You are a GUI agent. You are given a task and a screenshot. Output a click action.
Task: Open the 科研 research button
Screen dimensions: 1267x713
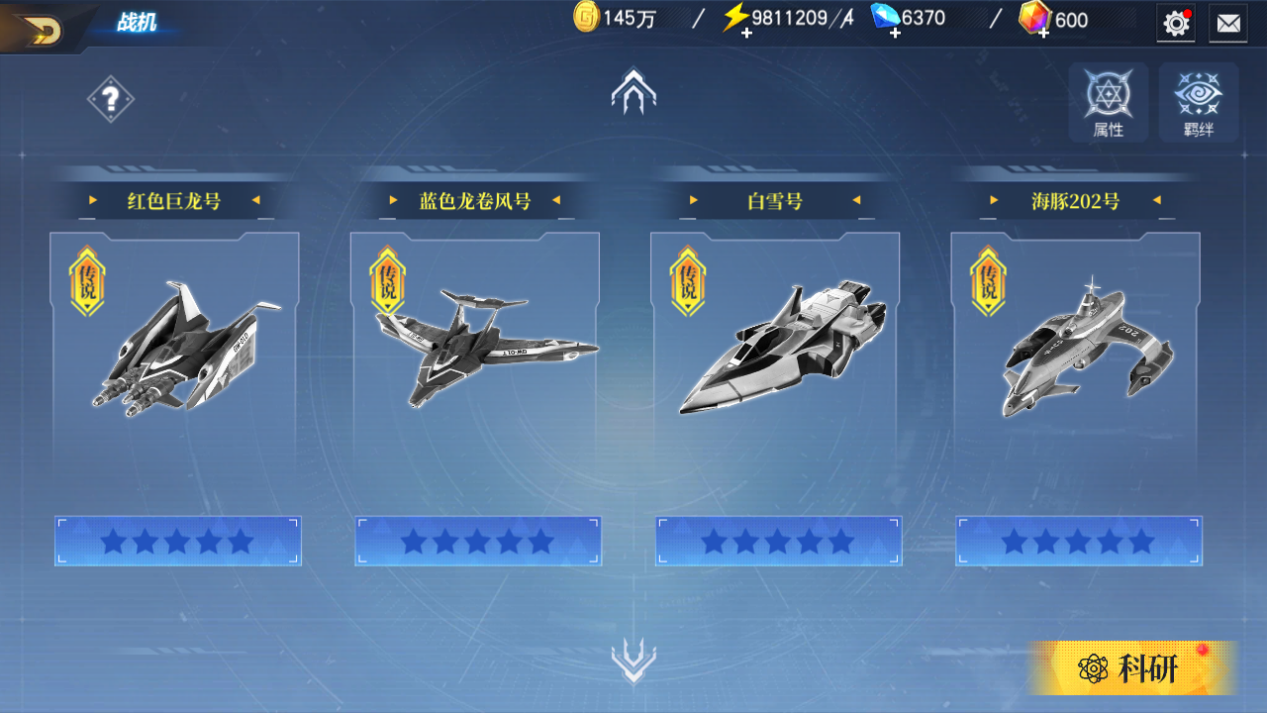pyautogui.click(x=1132, y=668)
